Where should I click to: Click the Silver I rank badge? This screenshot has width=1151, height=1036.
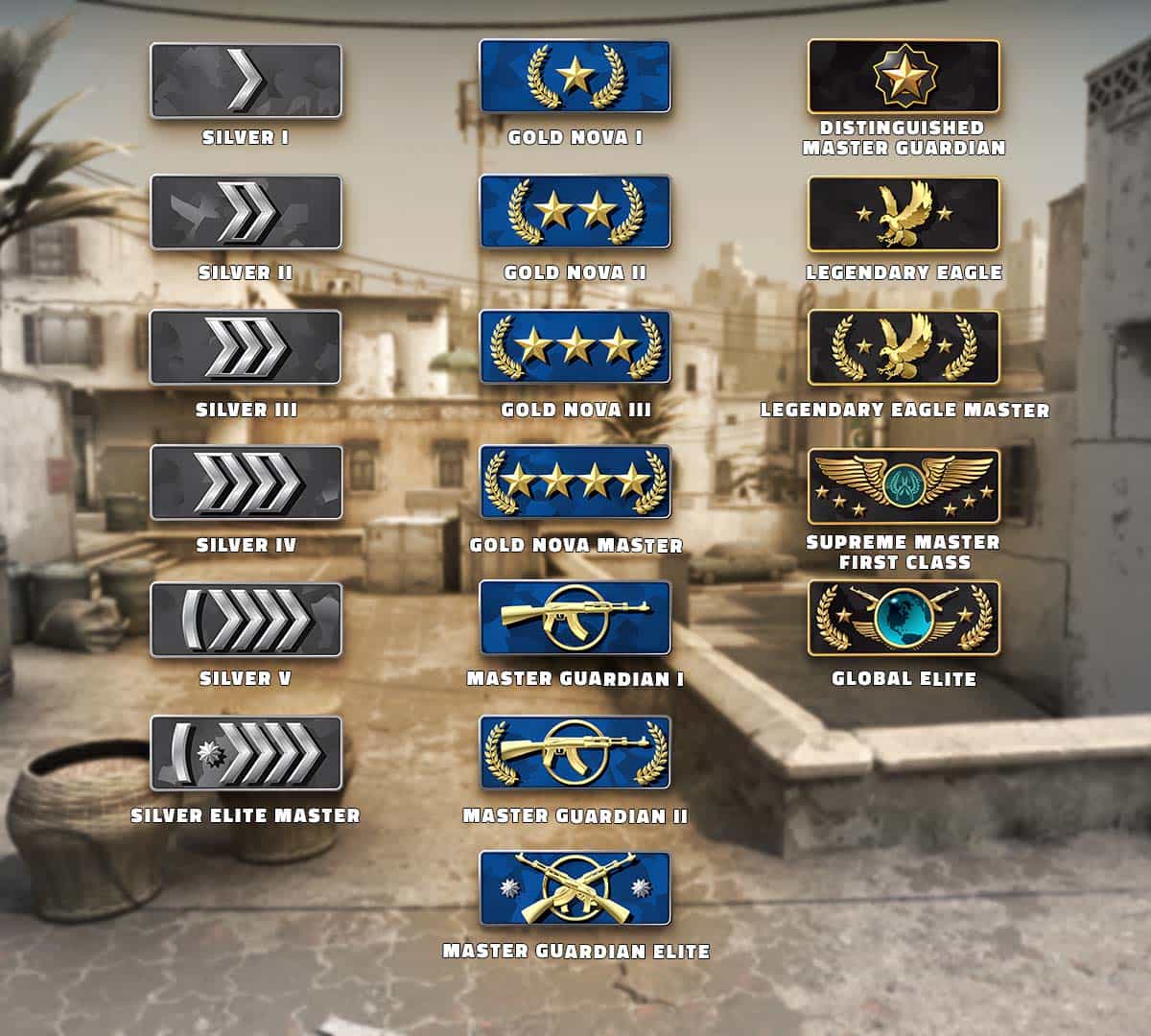click(246, 81)
